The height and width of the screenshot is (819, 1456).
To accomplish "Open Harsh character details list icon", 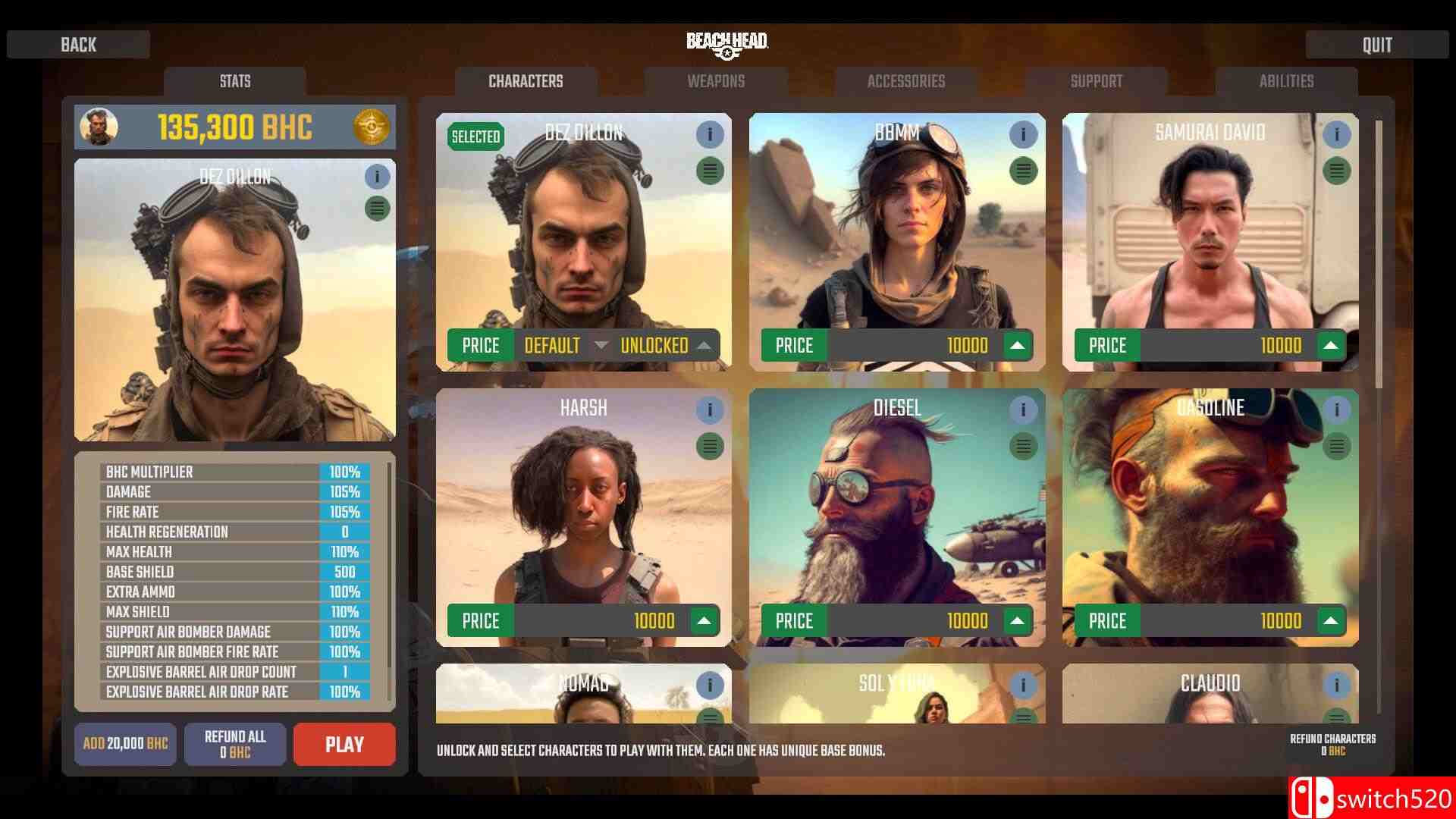I will click(x=710, y=447).
